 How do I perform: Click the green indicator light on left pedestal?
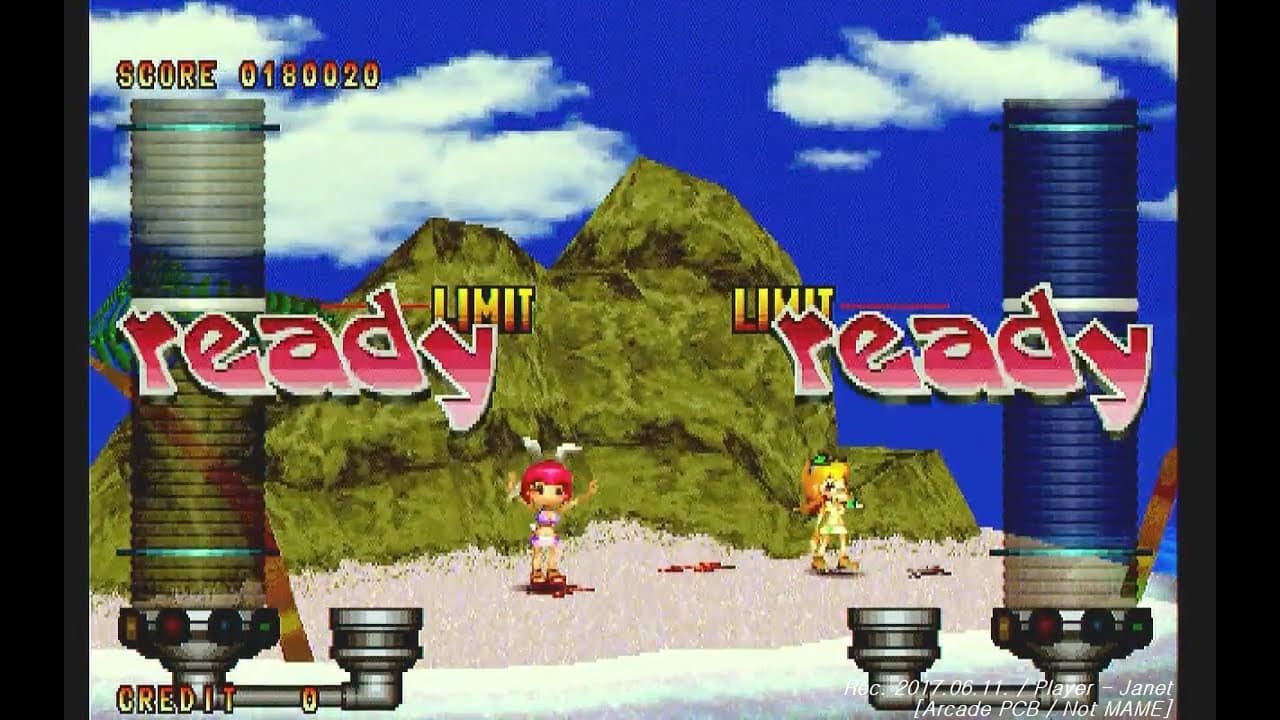tap(265, 627)
